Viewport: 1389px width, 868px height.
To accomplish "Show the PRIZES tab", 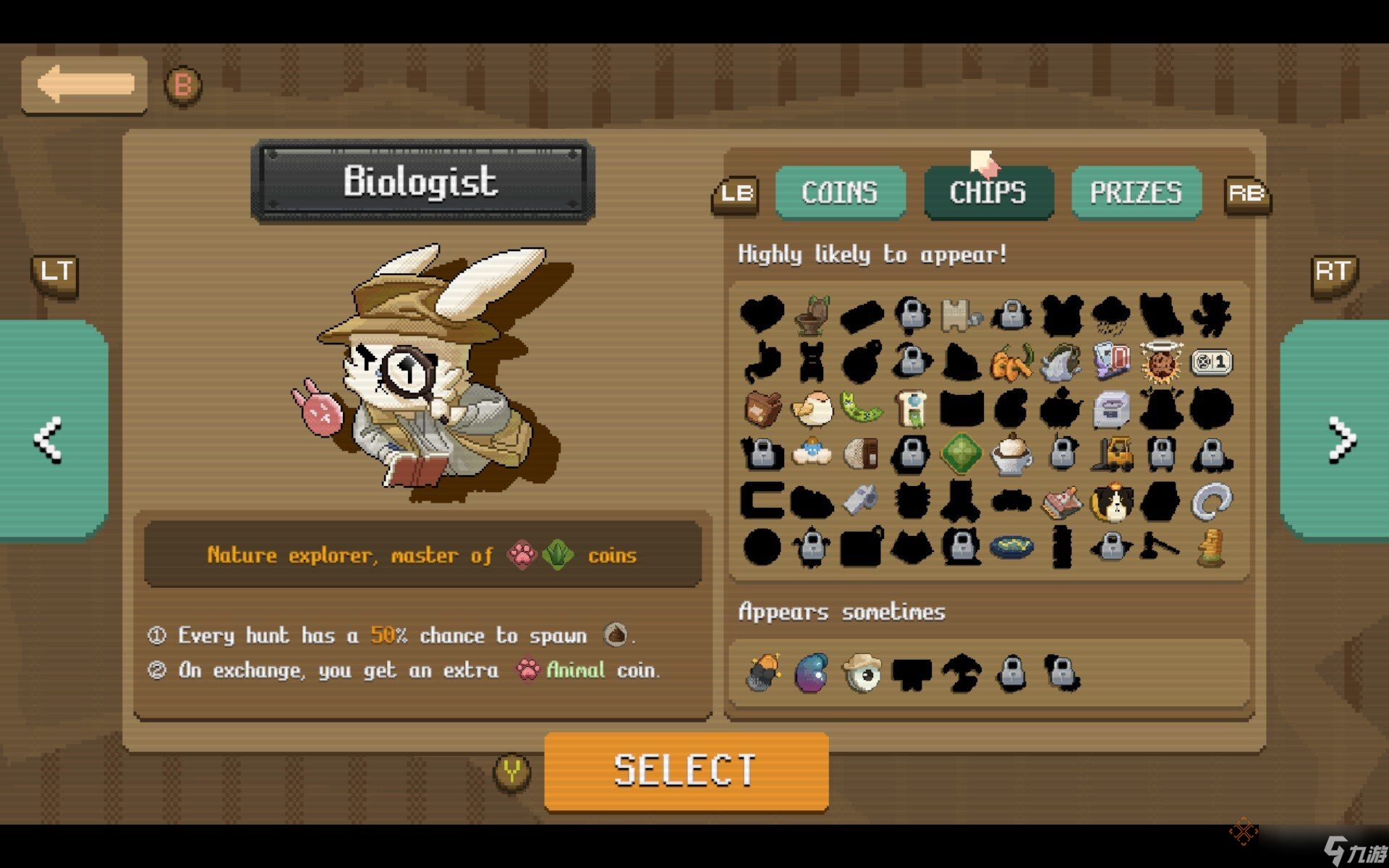I will 1136,192.
